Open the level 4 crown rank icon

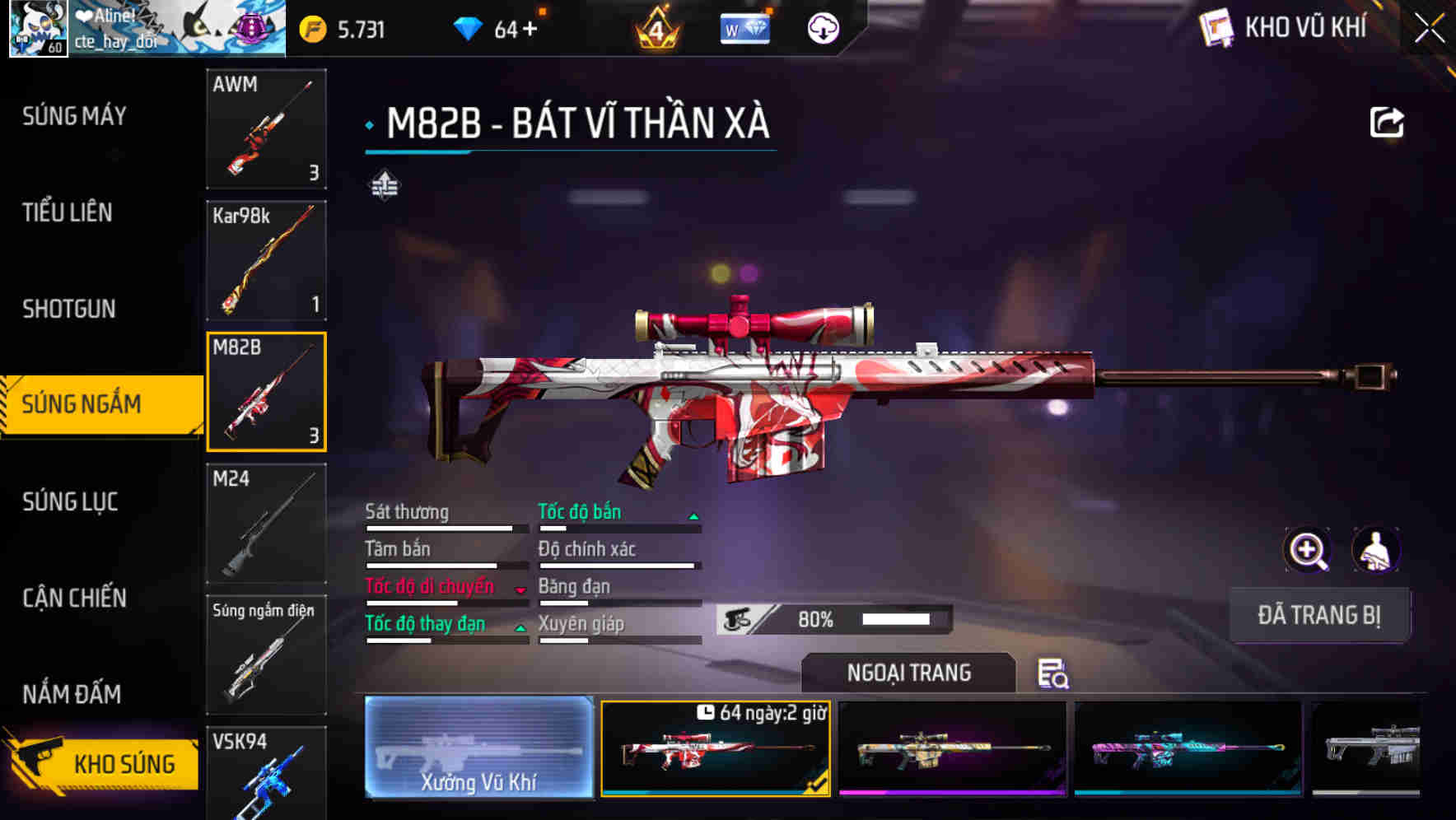[655, 29]
